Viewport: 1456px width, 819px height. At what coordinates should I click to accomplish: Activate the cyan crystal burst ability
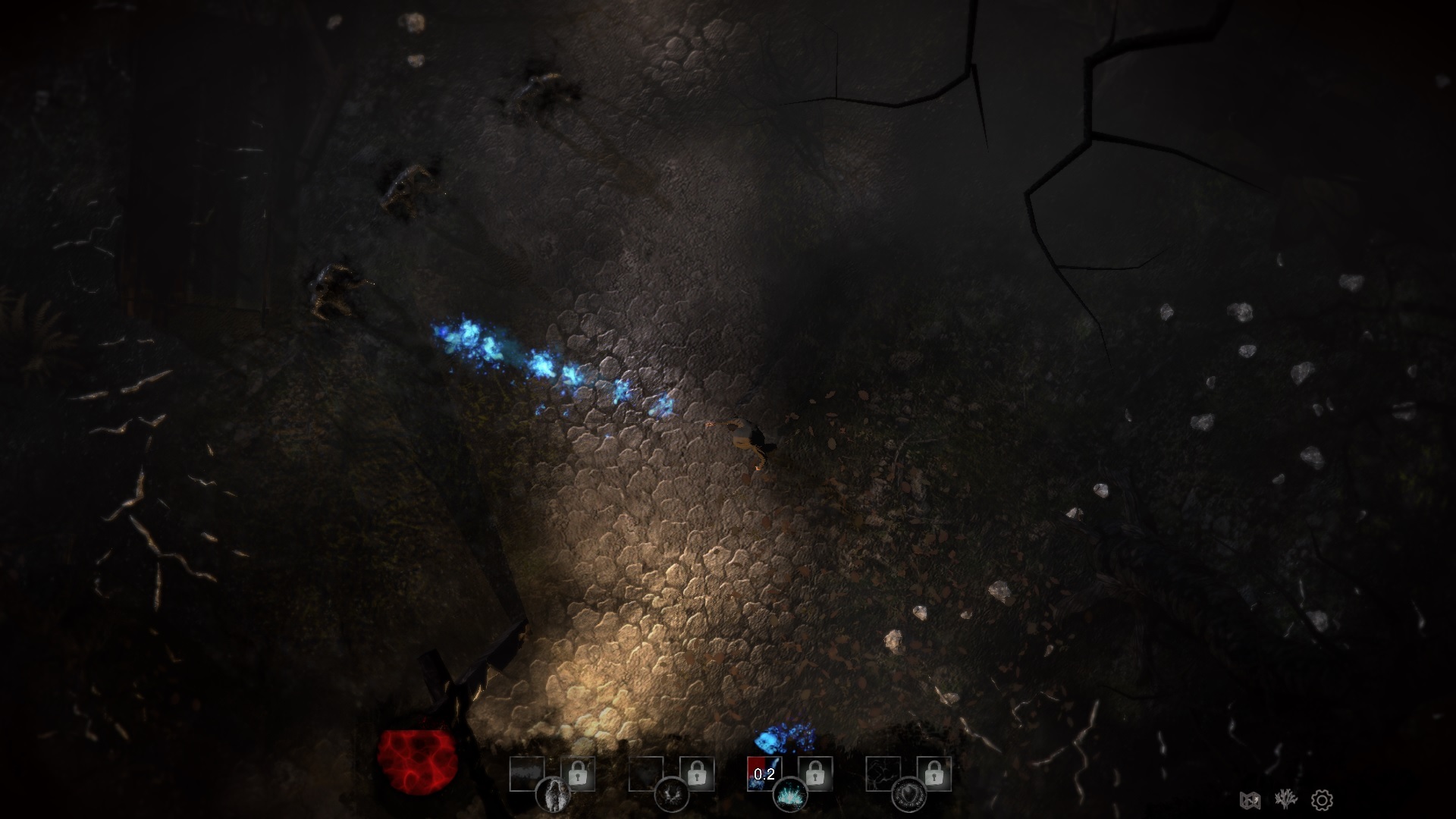(x=790, y=795)
